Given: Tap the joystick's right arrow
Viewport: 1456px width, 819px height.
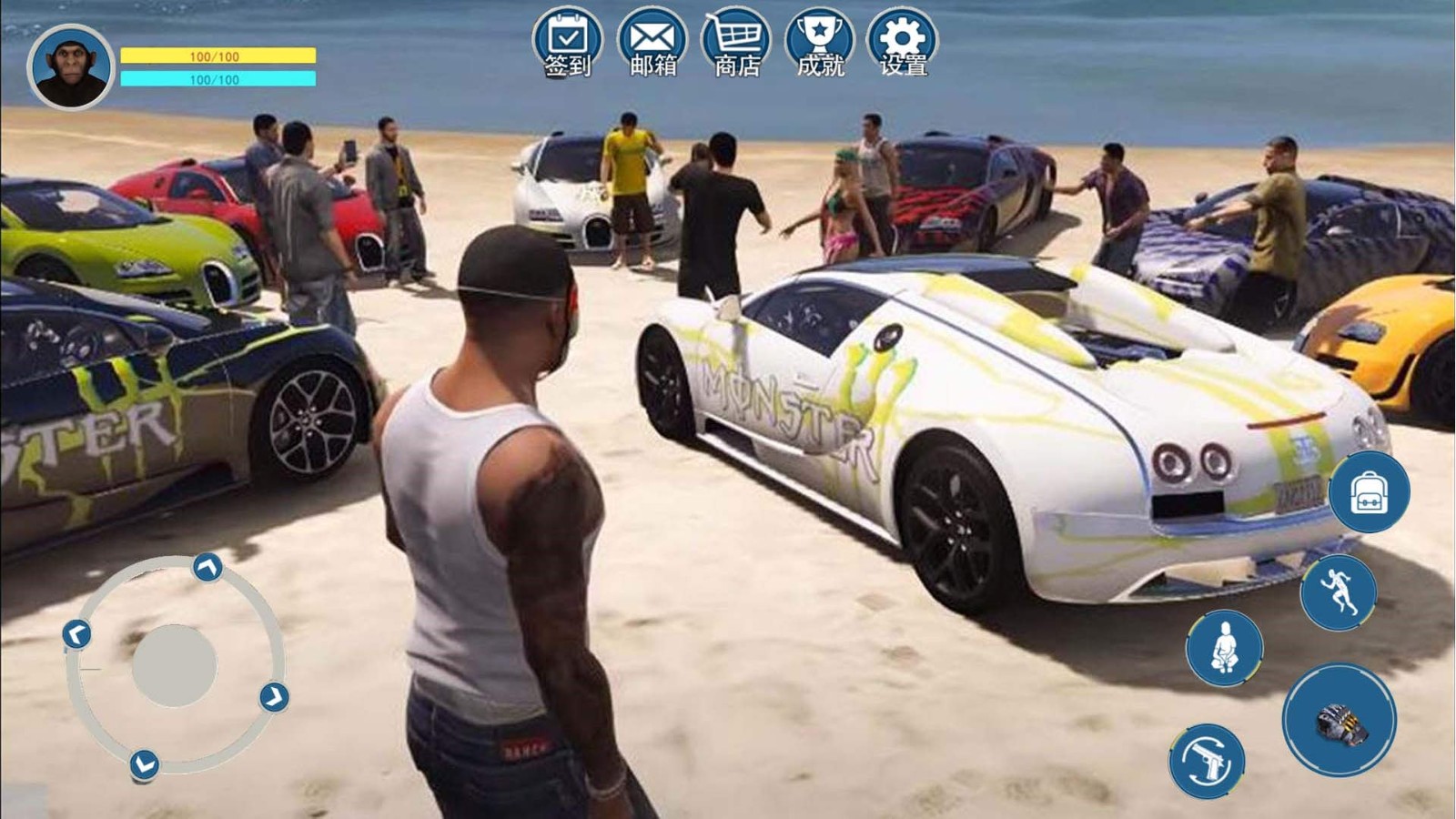Looking at the screenshot, I should (x=274, y=697).
